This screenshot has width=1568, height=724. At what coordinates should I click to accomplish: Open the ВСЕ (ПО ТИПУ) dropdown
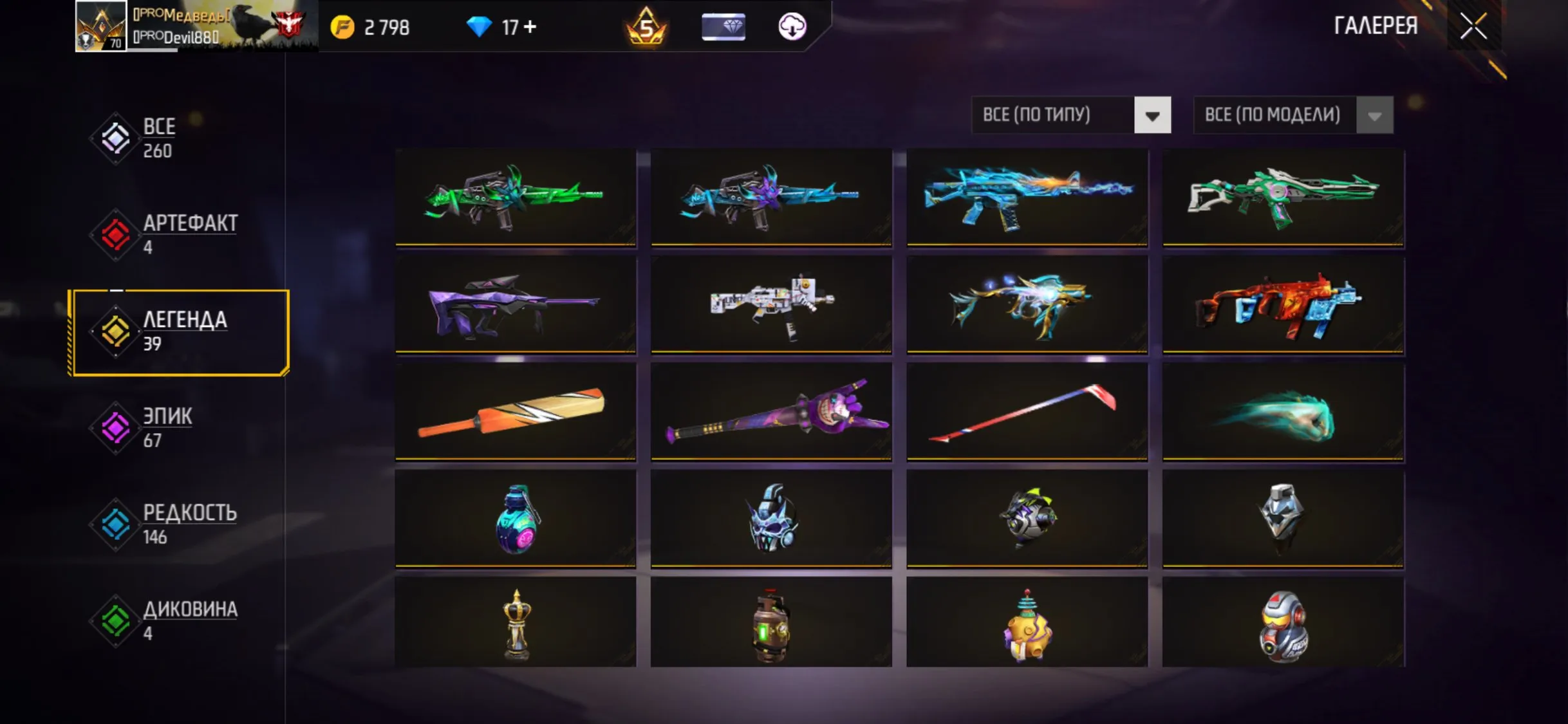[1056, 115]
